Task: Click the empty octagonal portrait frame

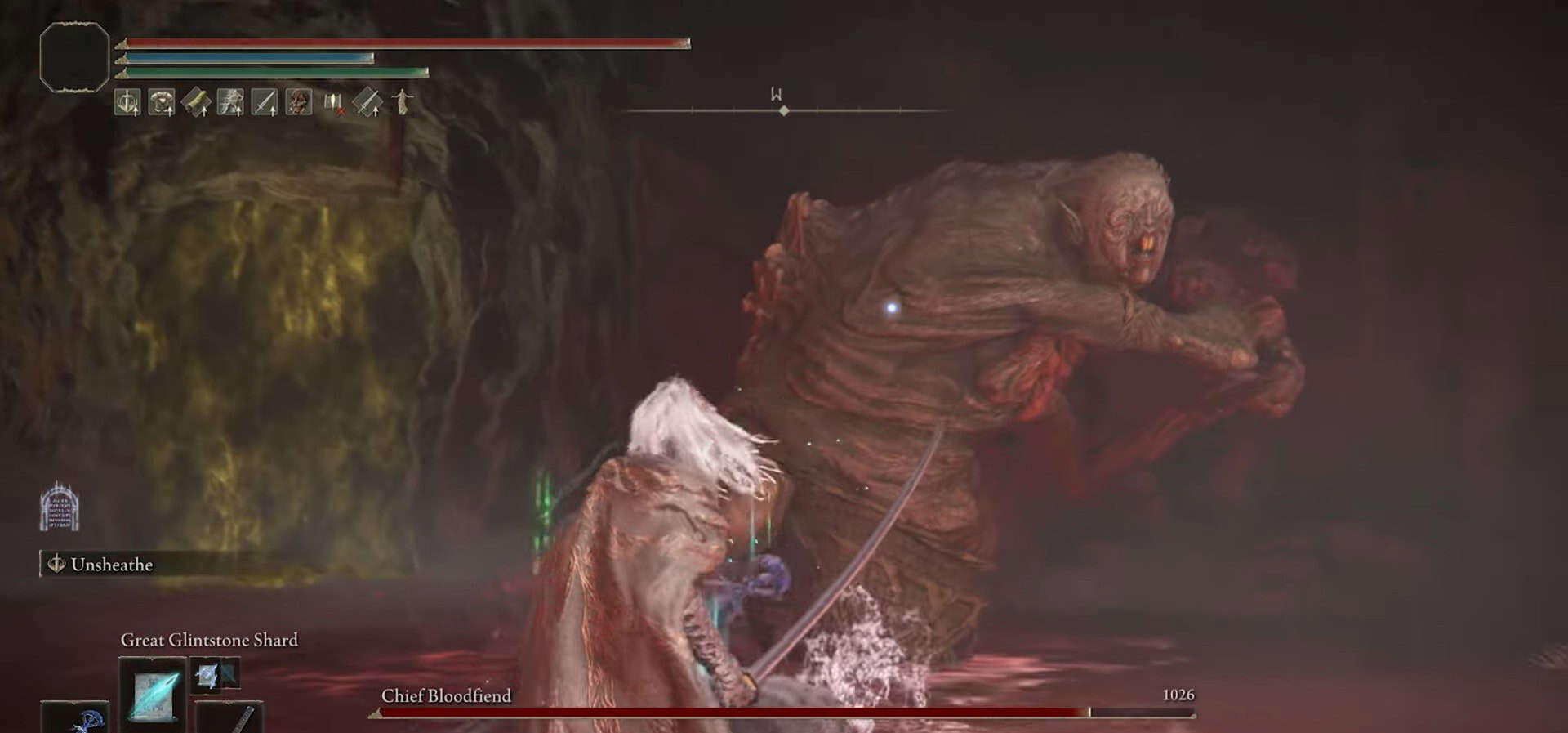Action: [74, 56]
